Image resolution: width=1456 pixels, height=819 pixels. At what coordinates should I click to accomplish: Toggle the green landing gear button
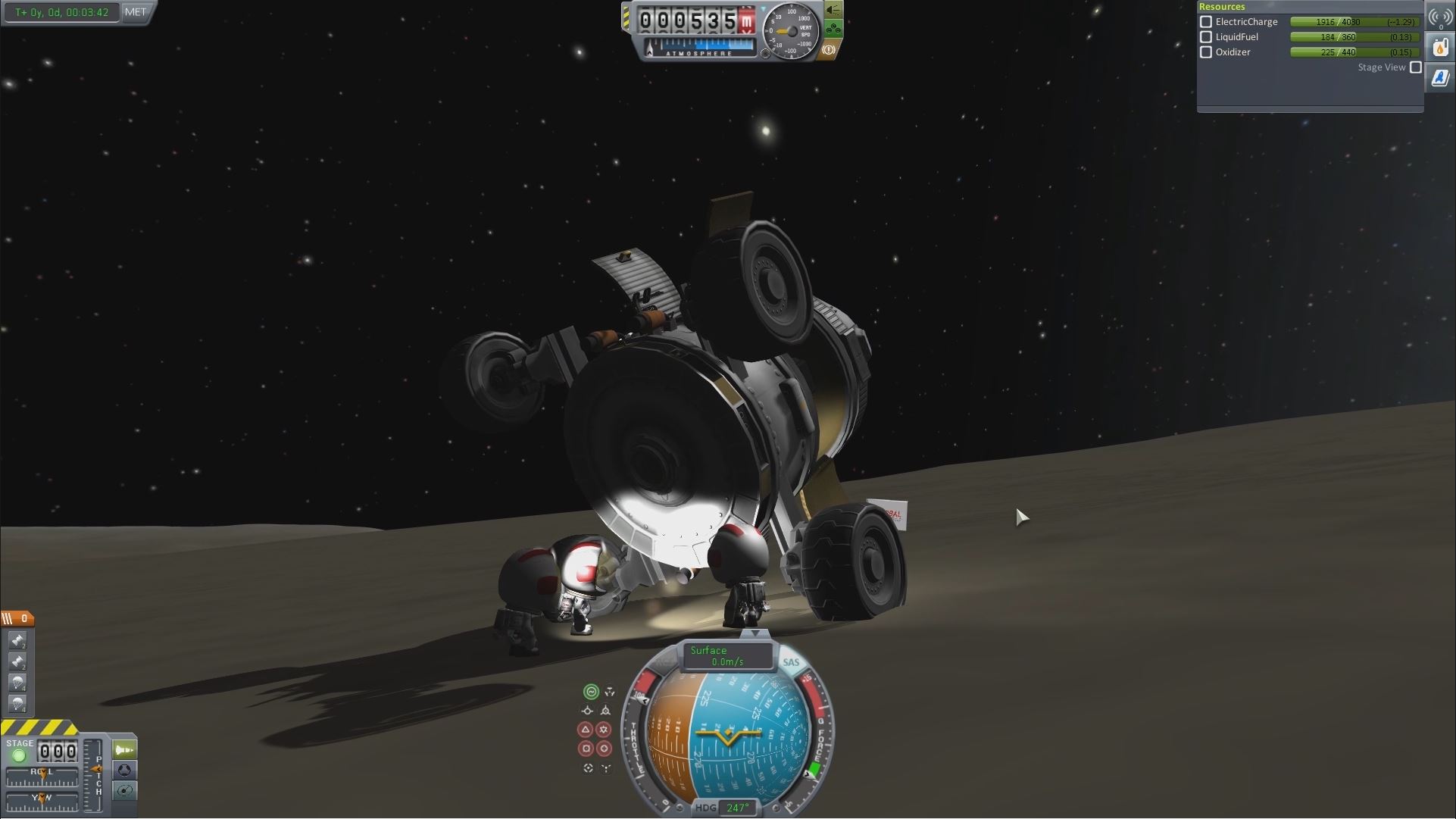[x=833, y=30]
